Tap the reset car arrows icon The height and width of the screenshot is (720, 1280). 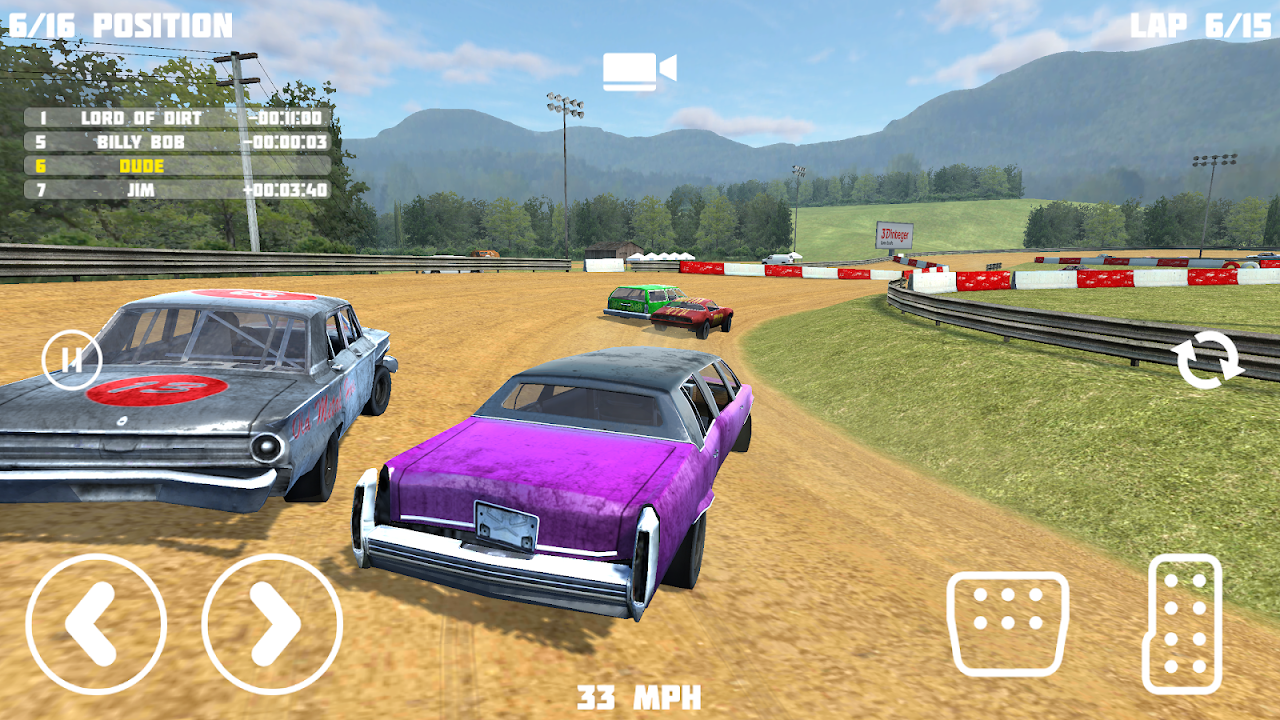[x=1209, y=360]
